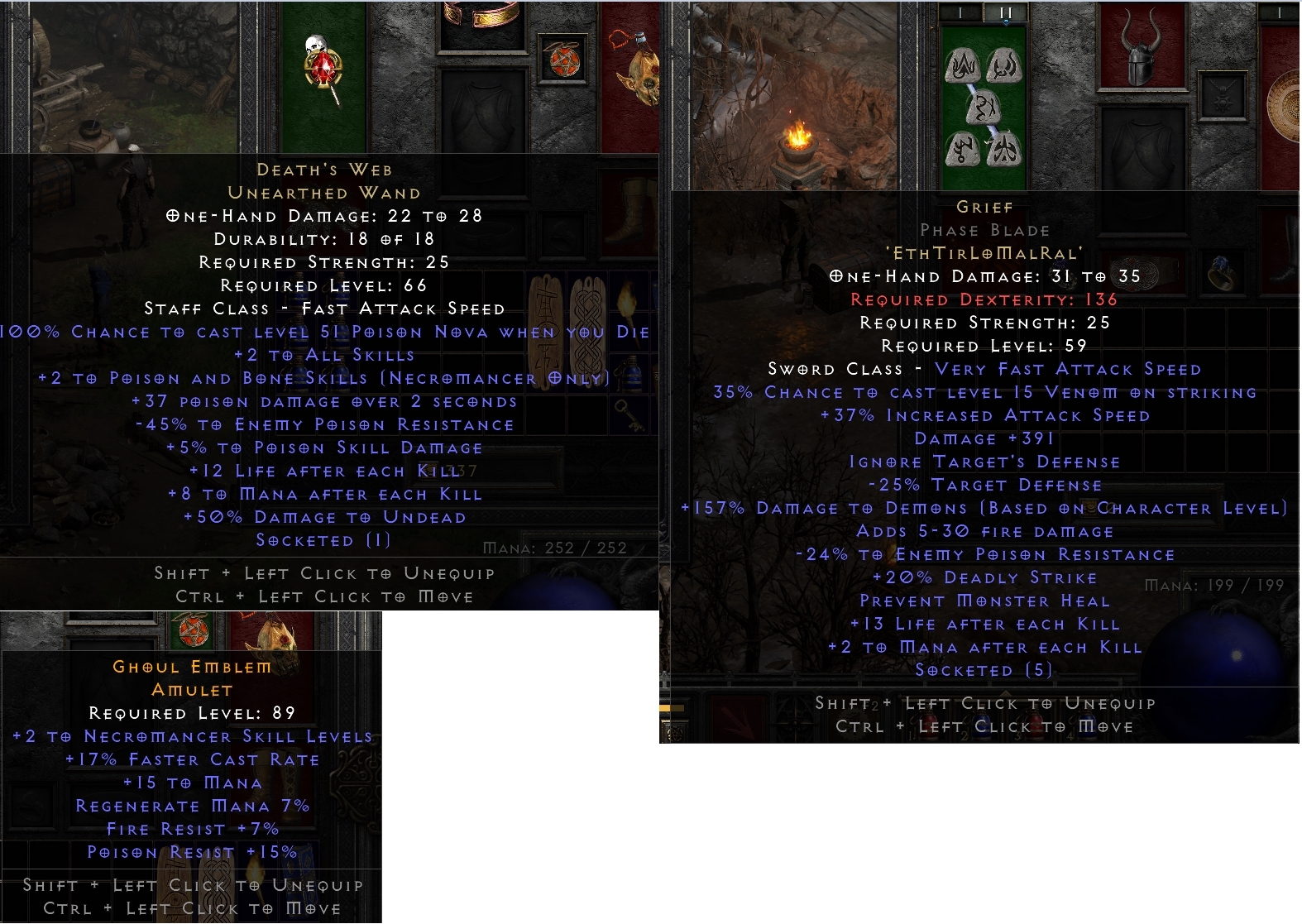Pick up the blue mana potion

tap(630, 372)
